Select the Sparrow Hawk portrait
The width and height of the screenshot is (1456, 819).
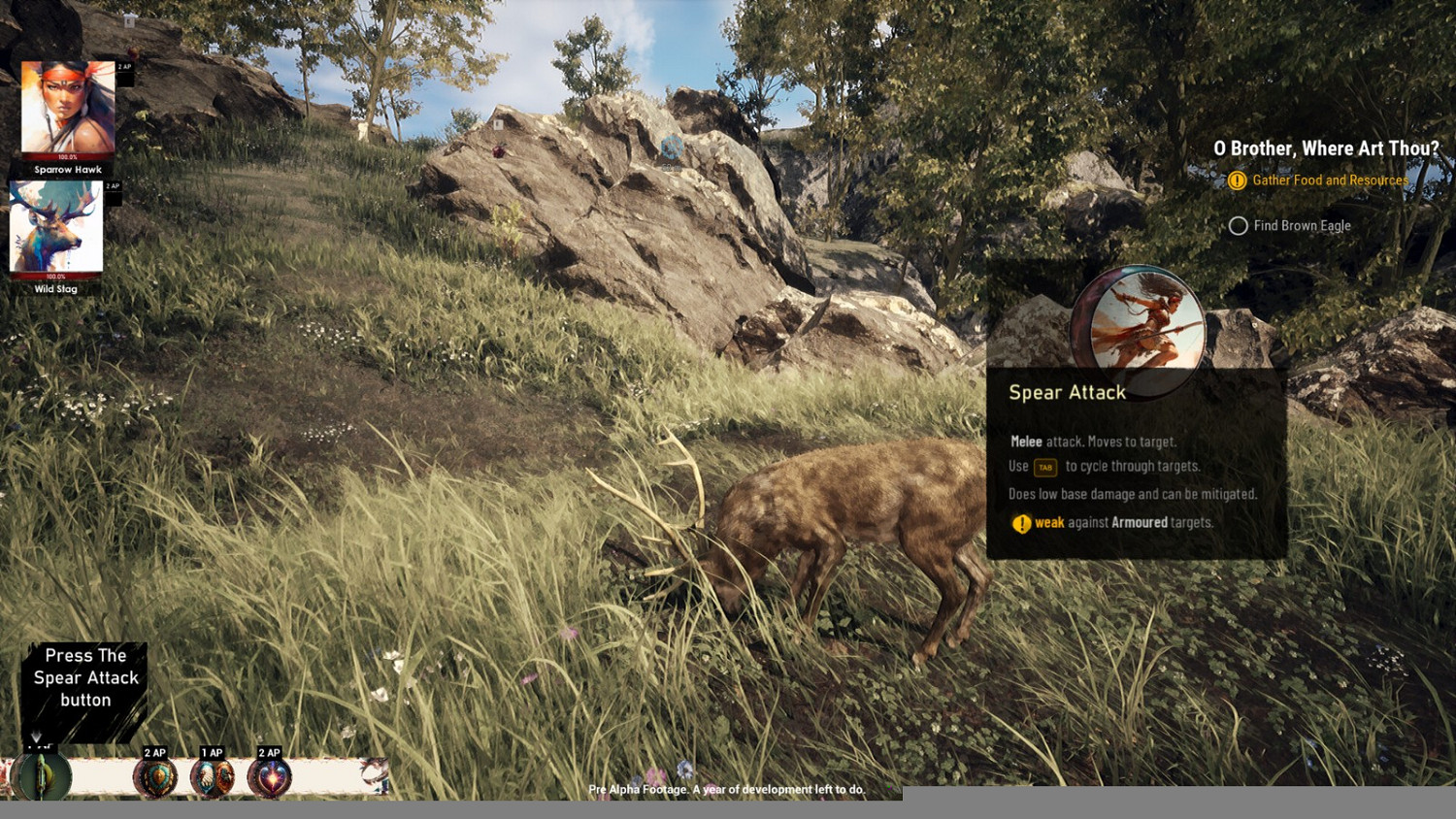coord(68,110)
